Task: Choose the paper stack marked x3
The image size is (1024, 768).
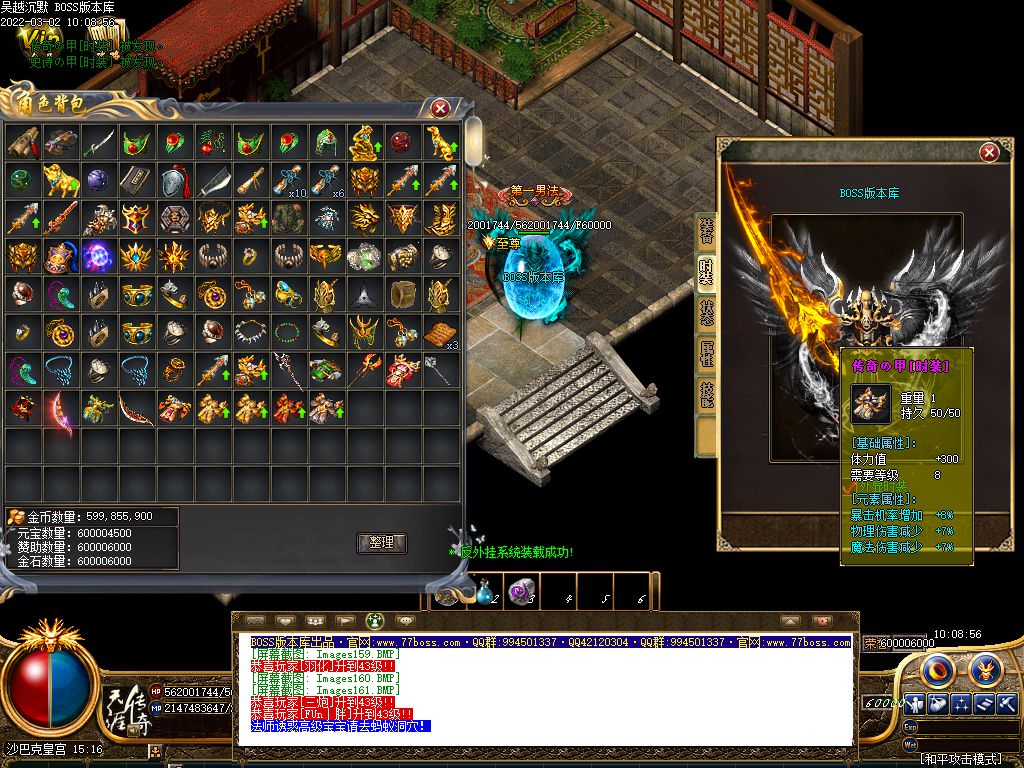Action: pos(439,333)
